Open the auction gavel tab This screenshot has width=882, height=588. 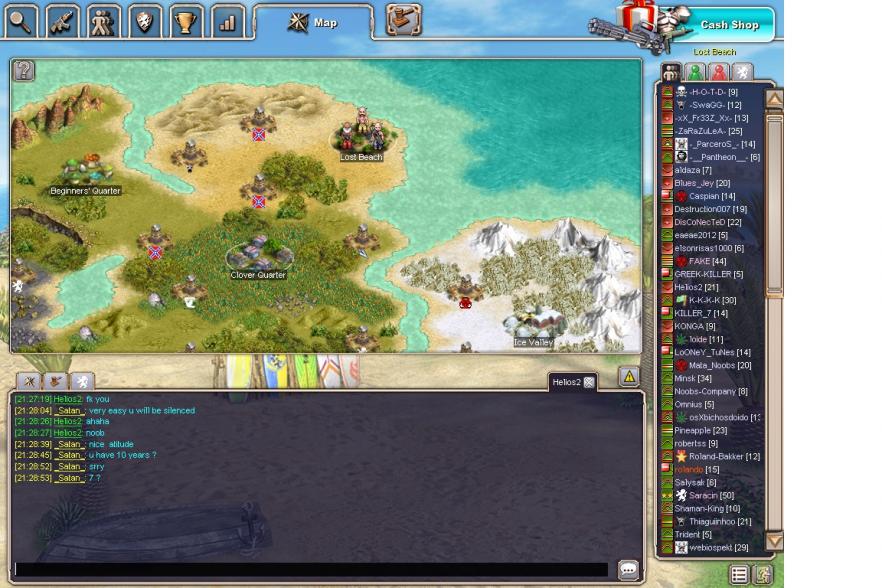click(x=403, y=20)
